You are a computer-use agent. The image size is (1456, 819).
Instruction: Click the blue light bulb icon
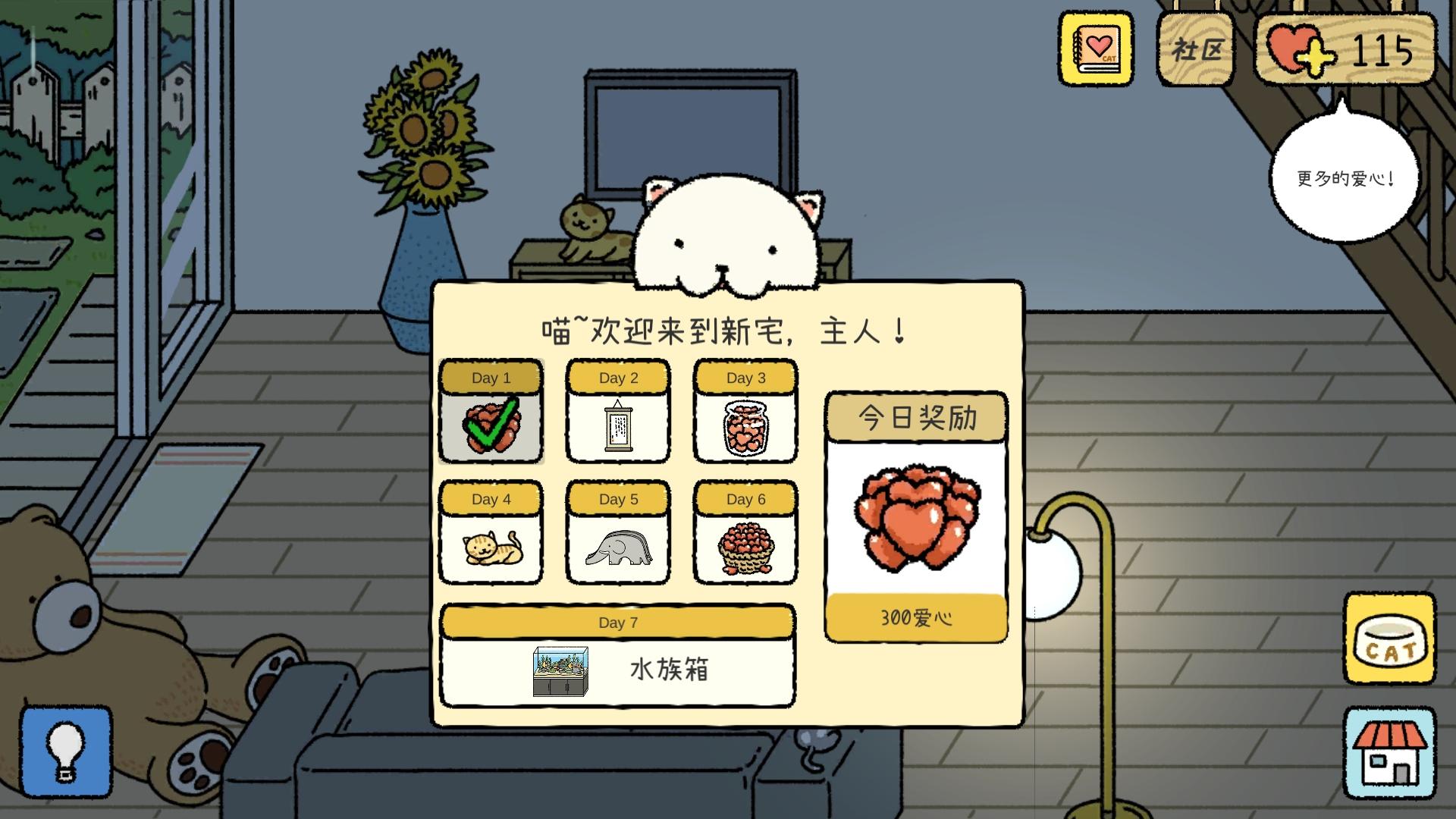tap(67, 751)
